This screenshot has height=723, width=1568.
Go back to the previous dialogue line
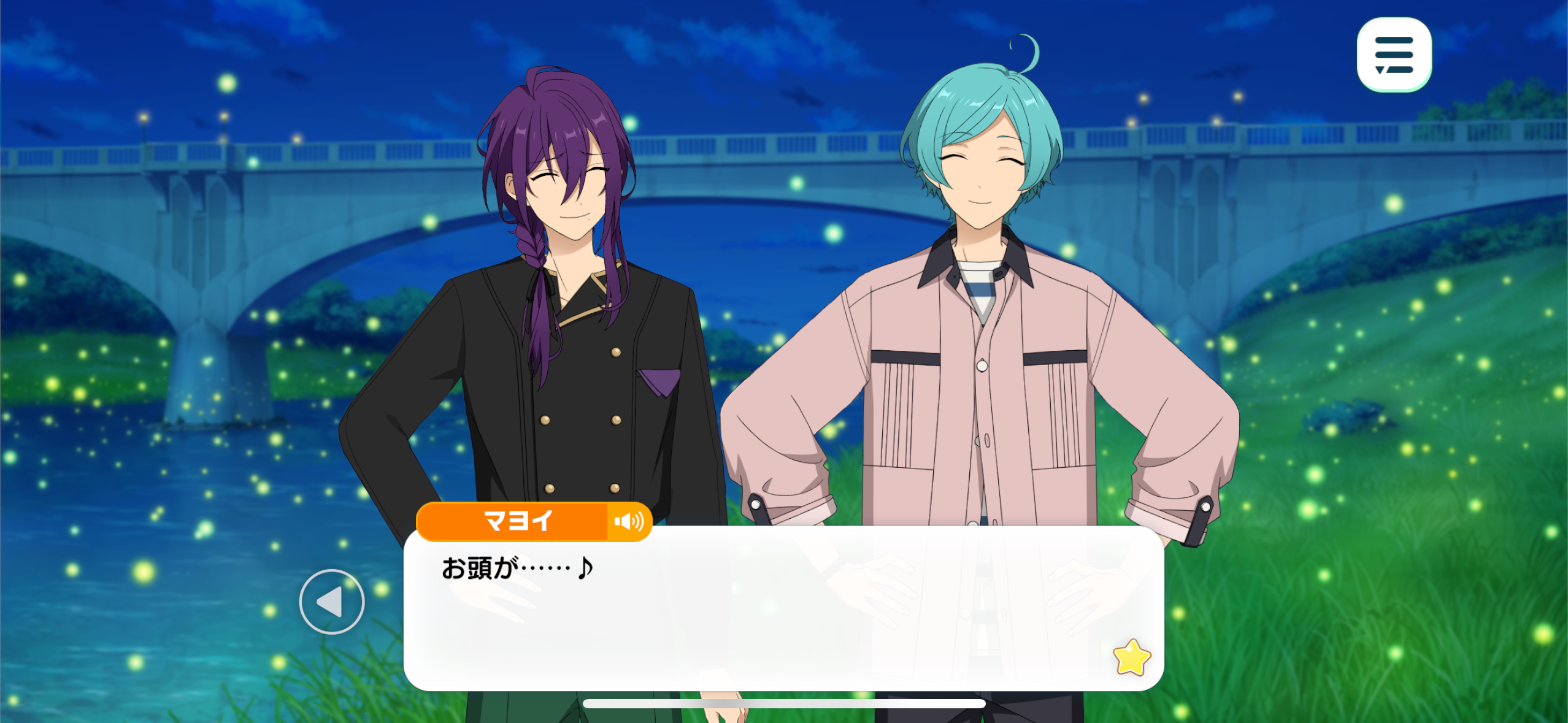(x=331, y=602)
